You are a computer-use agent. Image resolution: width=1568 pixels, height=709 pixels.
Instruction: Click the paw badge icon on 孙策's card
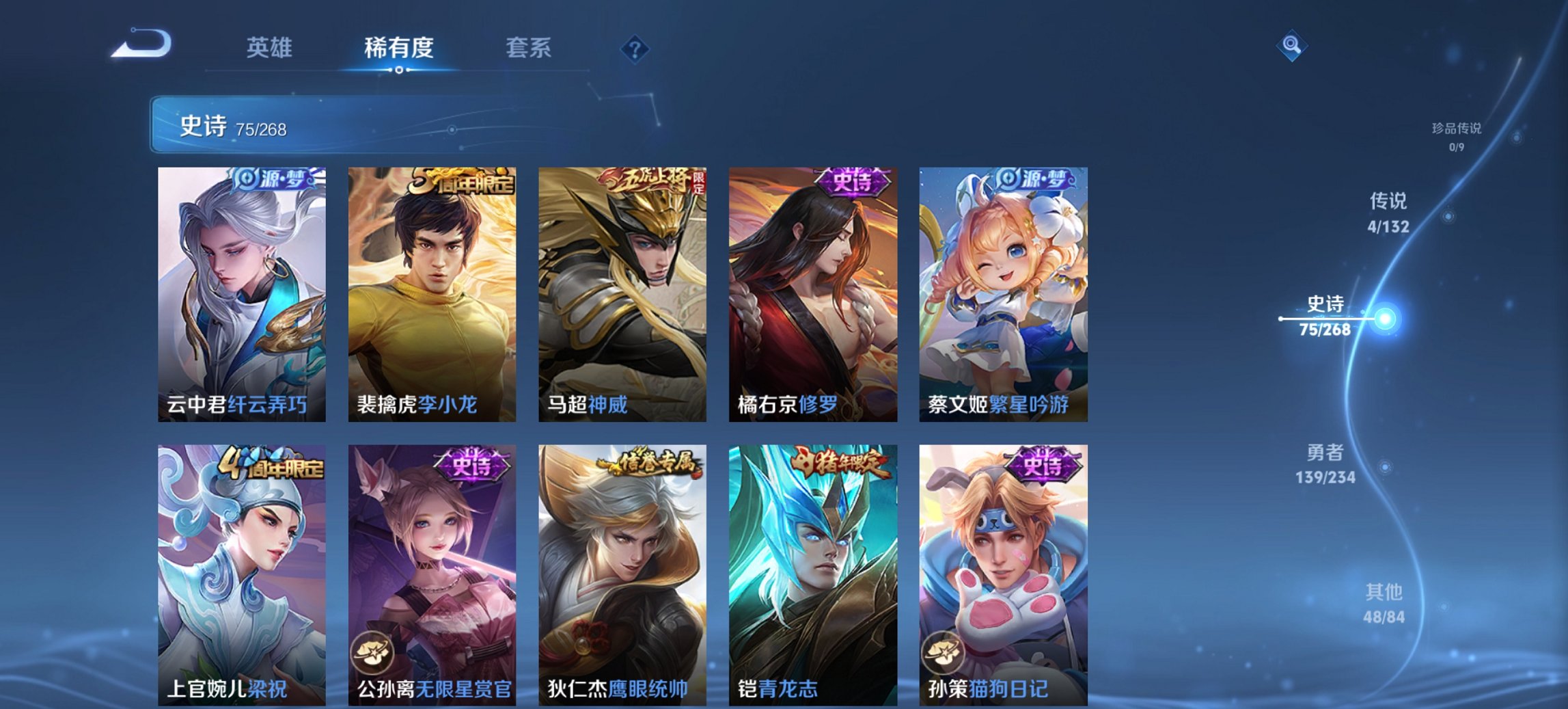point(943,650)
